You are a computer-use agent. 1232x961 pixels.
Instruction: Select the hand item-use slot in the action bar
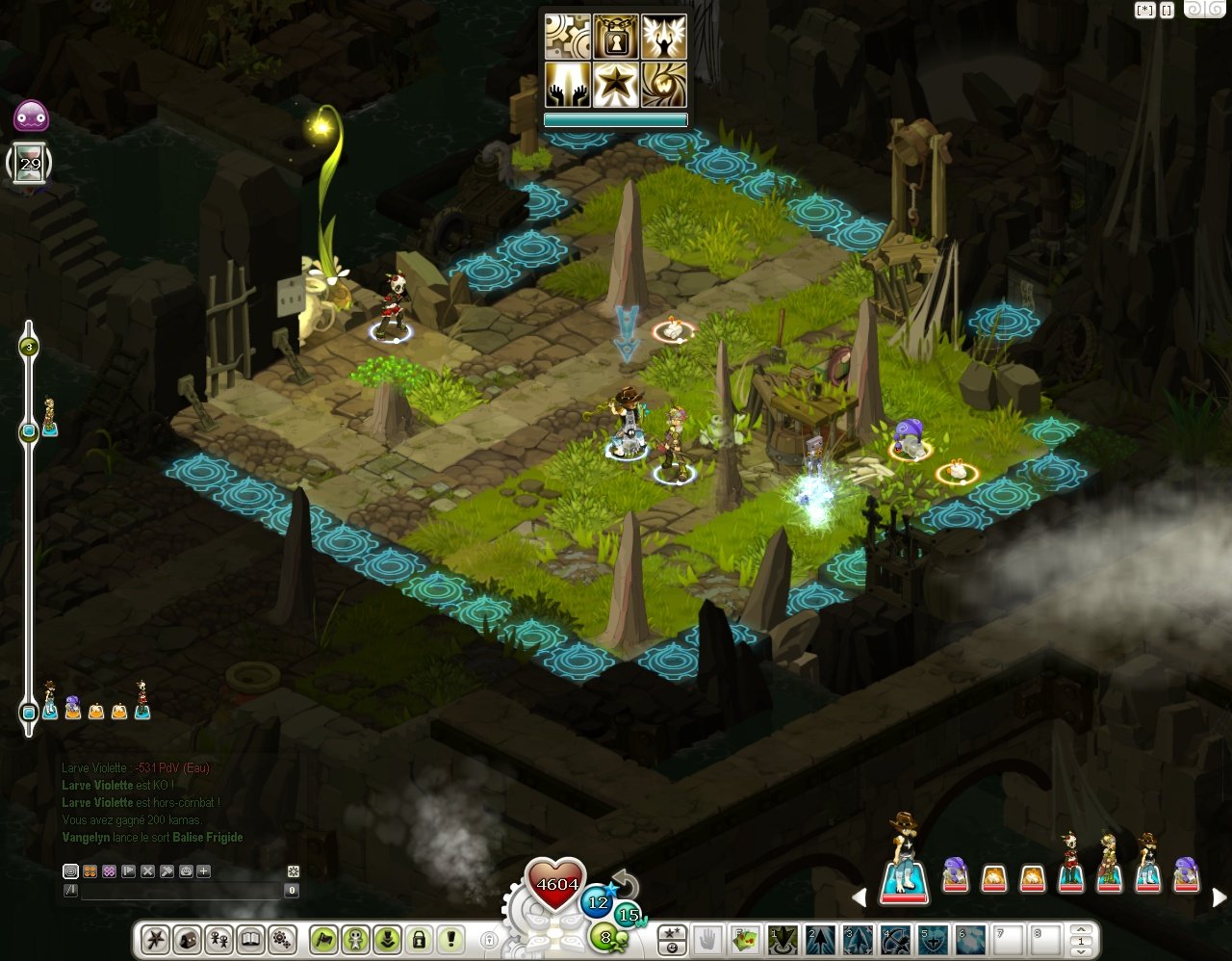(x=706, y=942)
